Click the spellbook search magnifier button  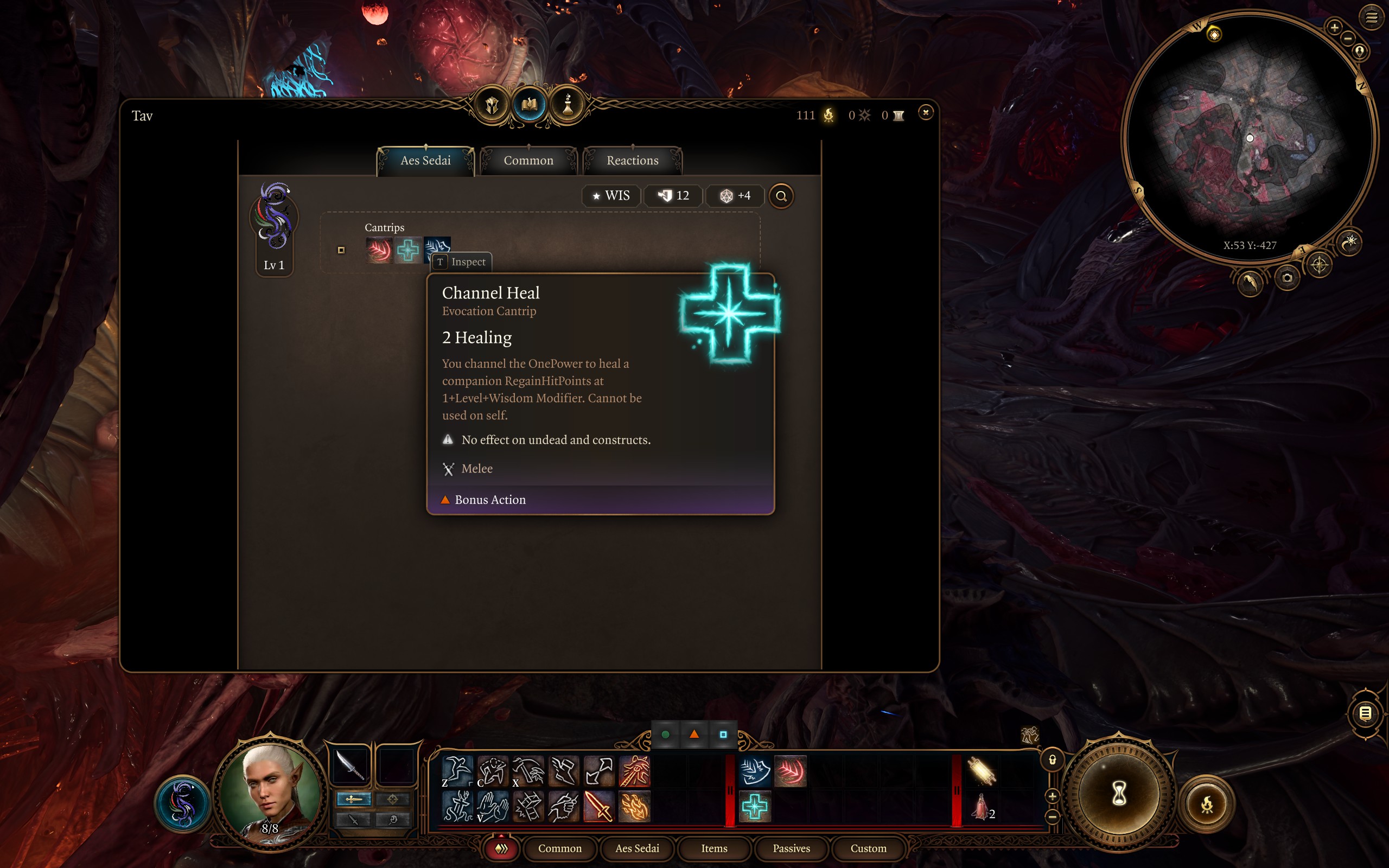[x=781, y=196]
